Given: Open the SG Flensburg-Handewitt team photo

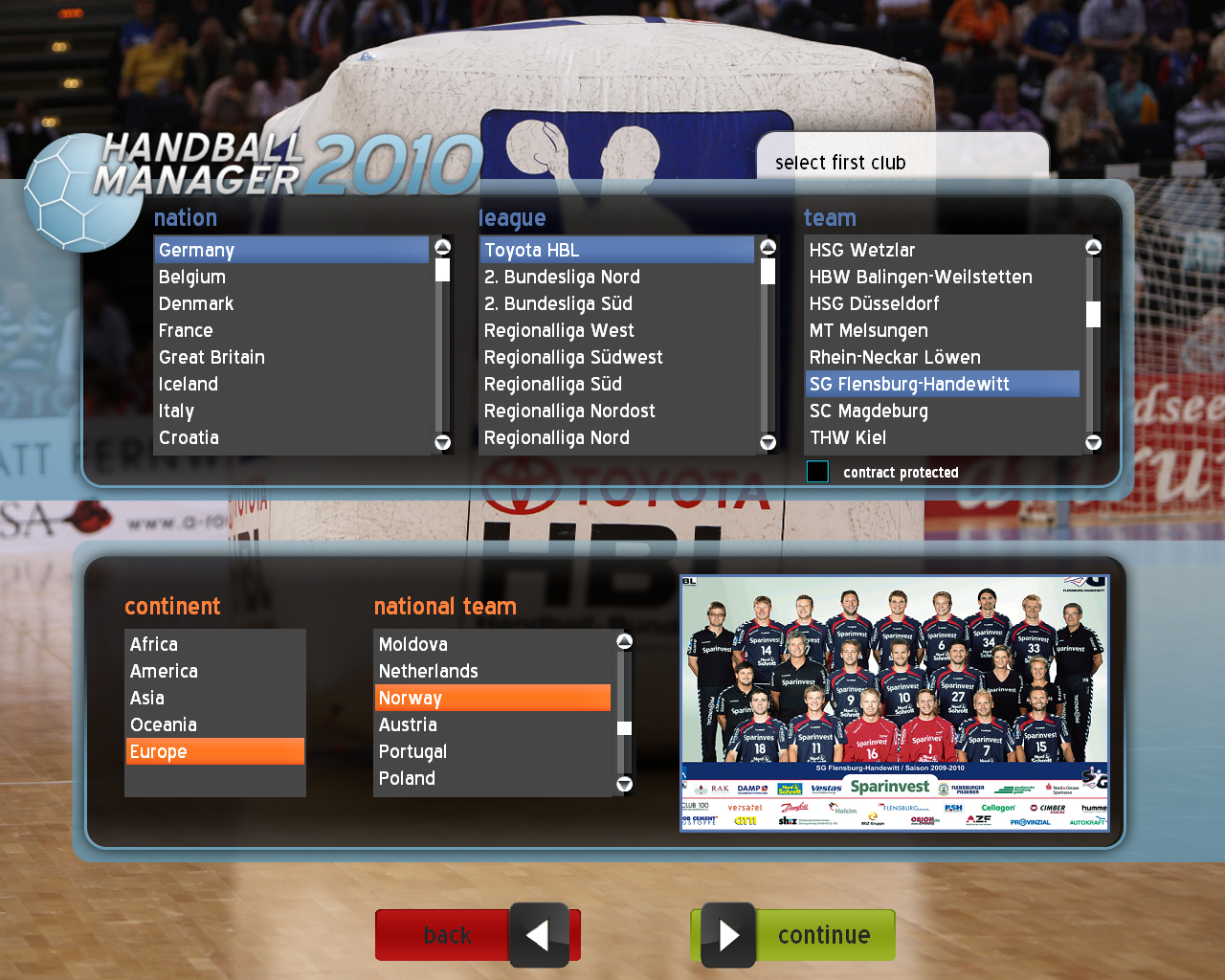Looking at the screenshot, I should click(894, 703).
